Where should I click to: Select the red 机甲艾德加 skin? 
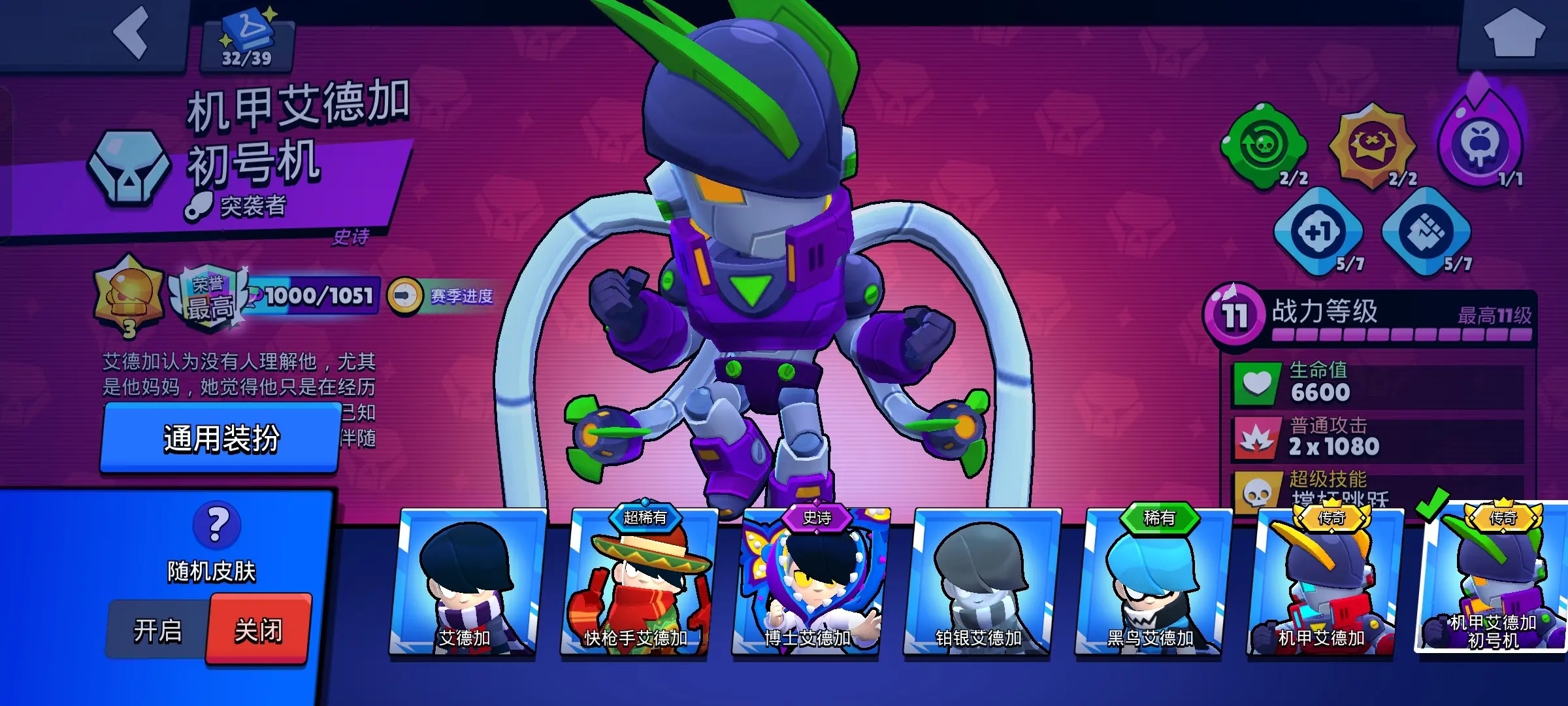pos(1322,583)
